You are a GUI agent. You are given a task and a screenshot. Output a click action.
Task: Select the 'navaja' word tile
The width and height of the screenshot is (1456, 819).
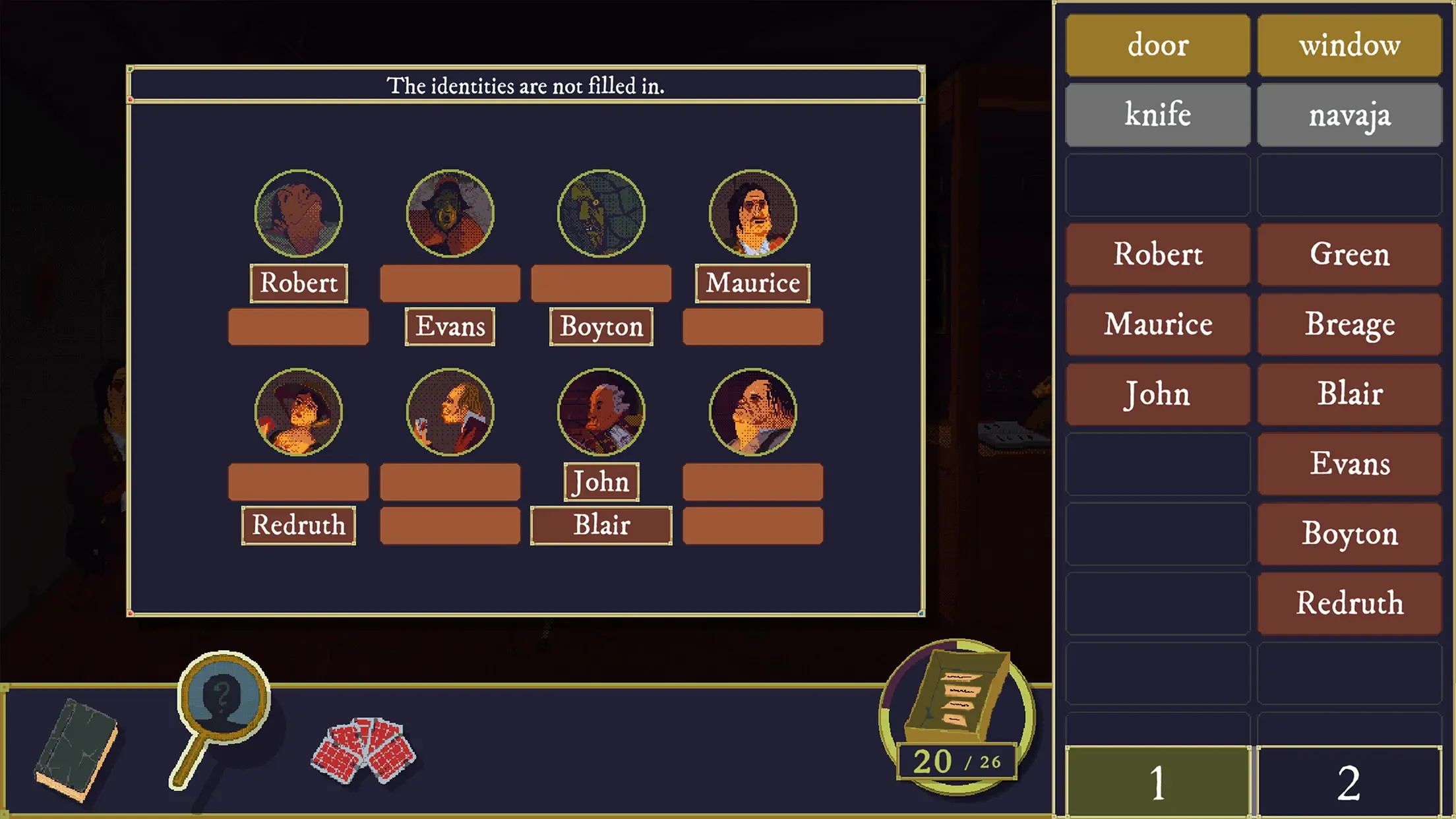(x=1349, y=115)
